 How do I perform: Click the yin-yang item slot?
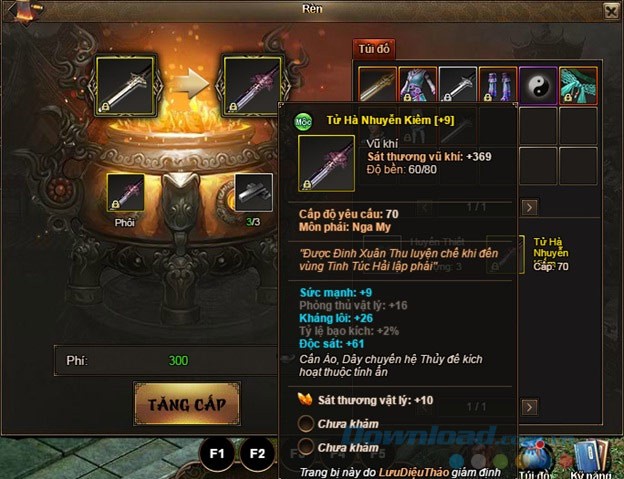537,85
